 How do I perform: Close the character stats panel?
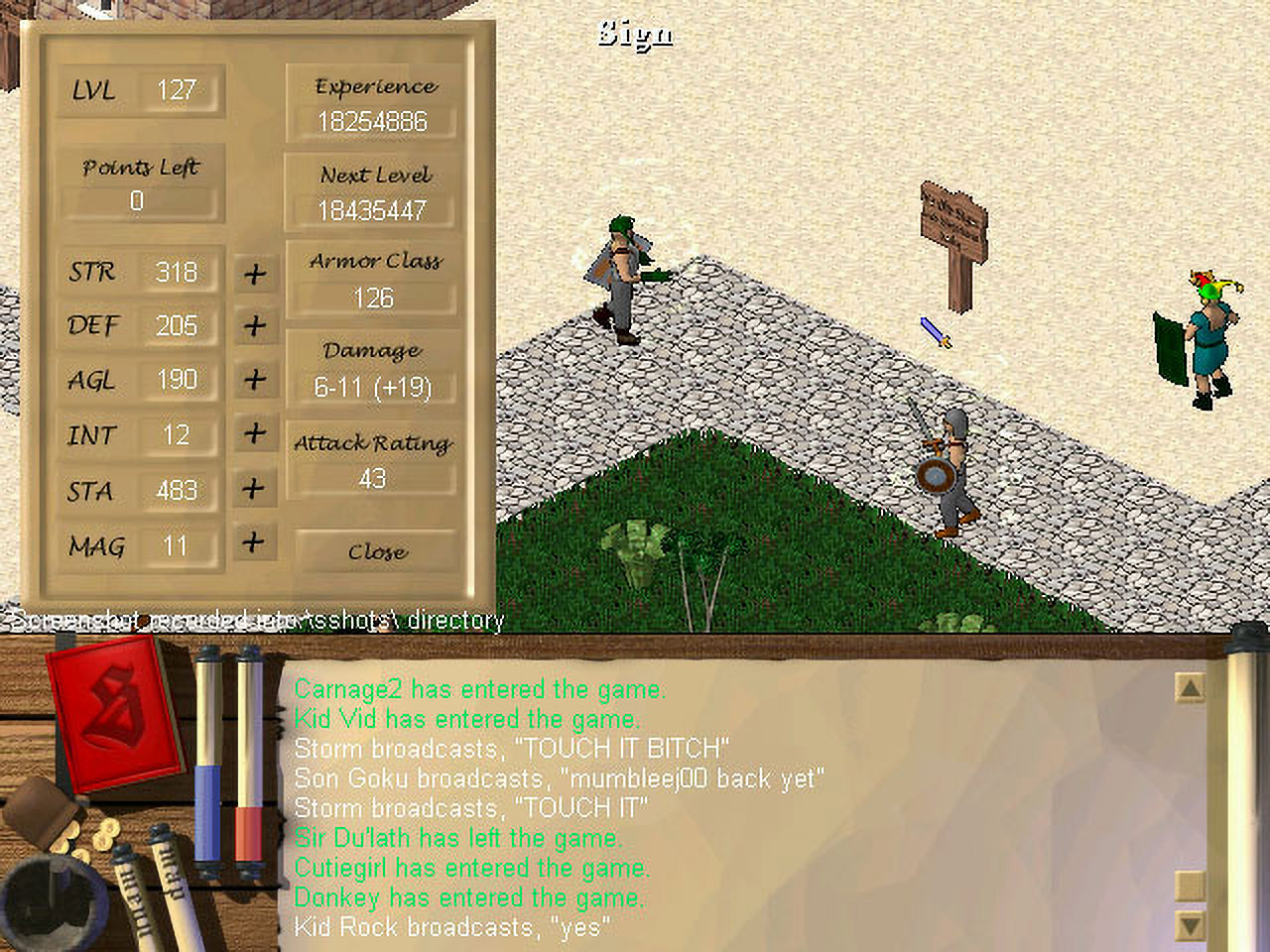(377, 551)
